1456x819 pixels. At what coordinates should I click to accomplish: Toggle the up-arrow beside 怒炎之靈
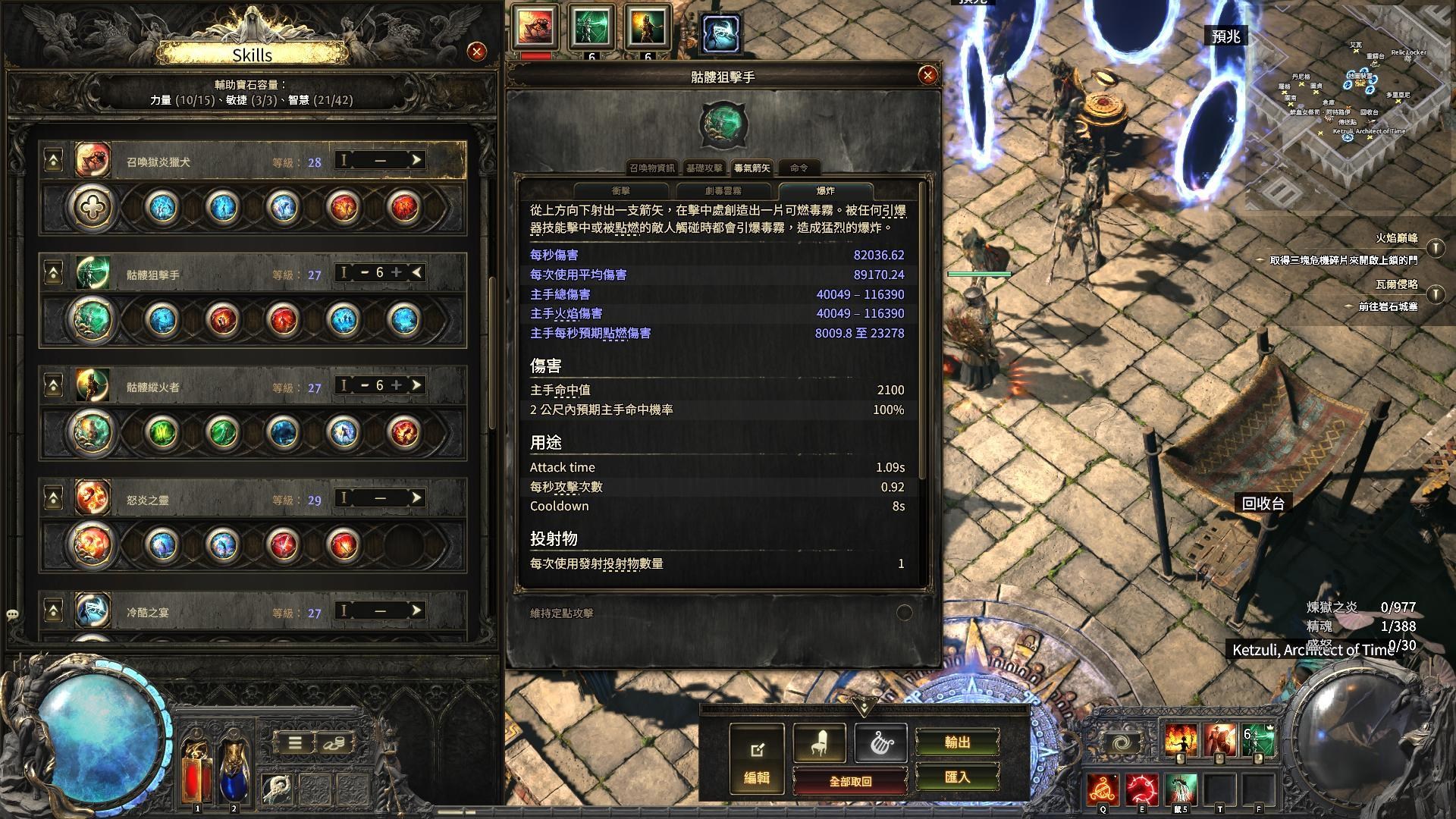pyautogui.click(x=52, y=499)
